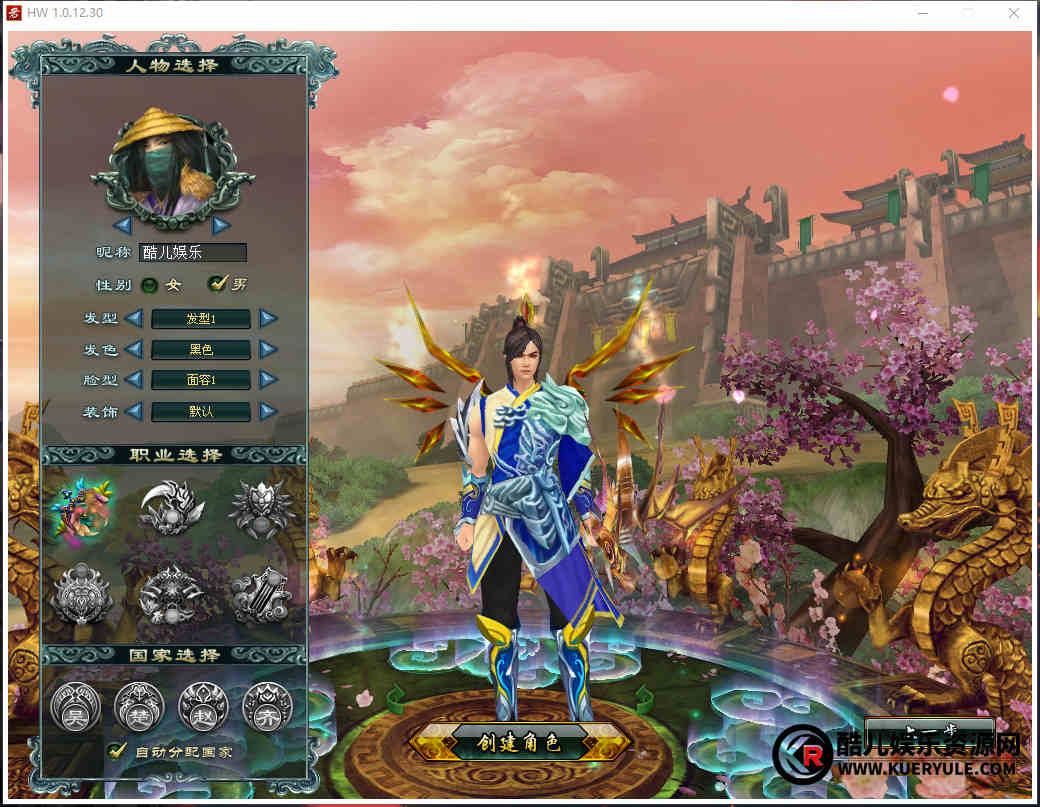Choose the 吴 country medallion
This screenshot has height=807, width=1040.
coord(75,706)
